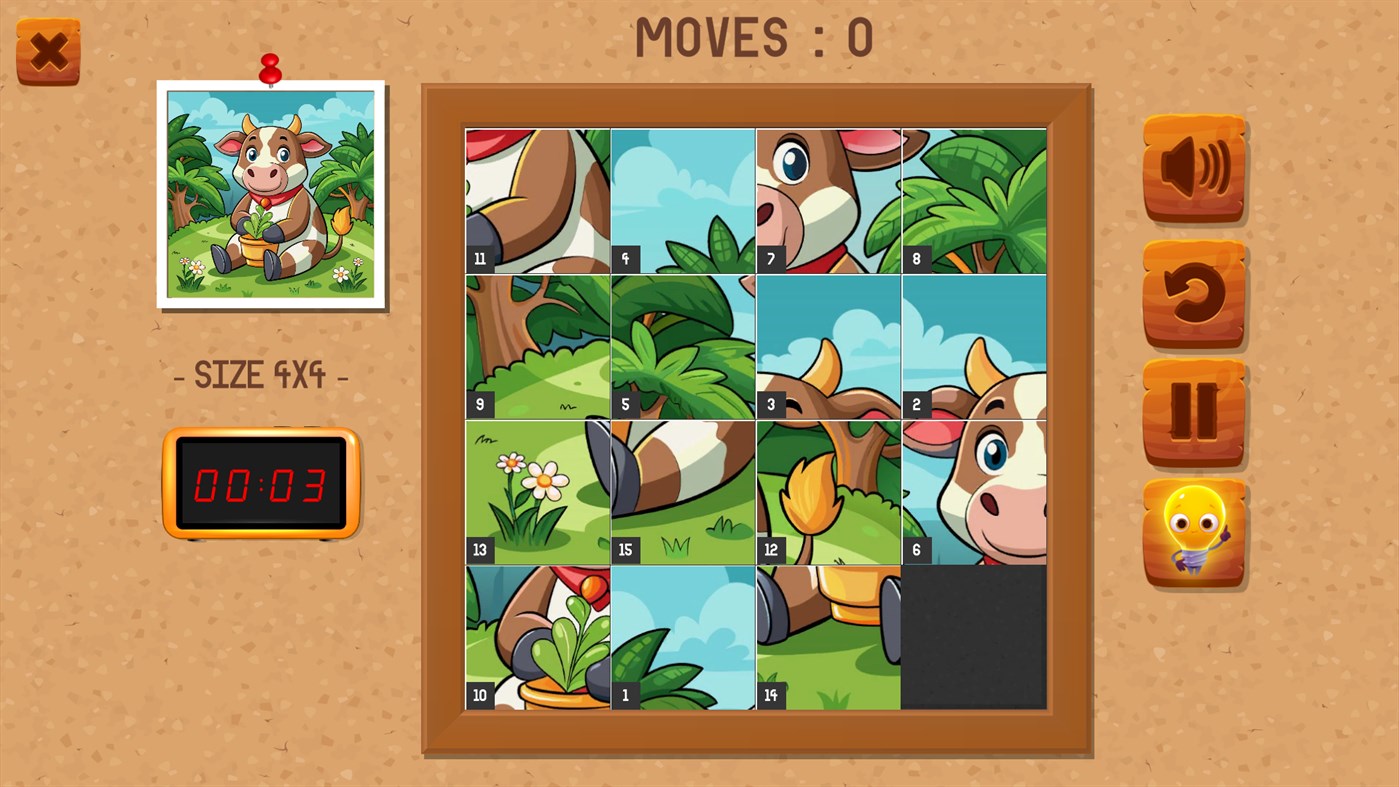
Task: Click the empty dark puzzle slot
Action: (x=973, y=637)
